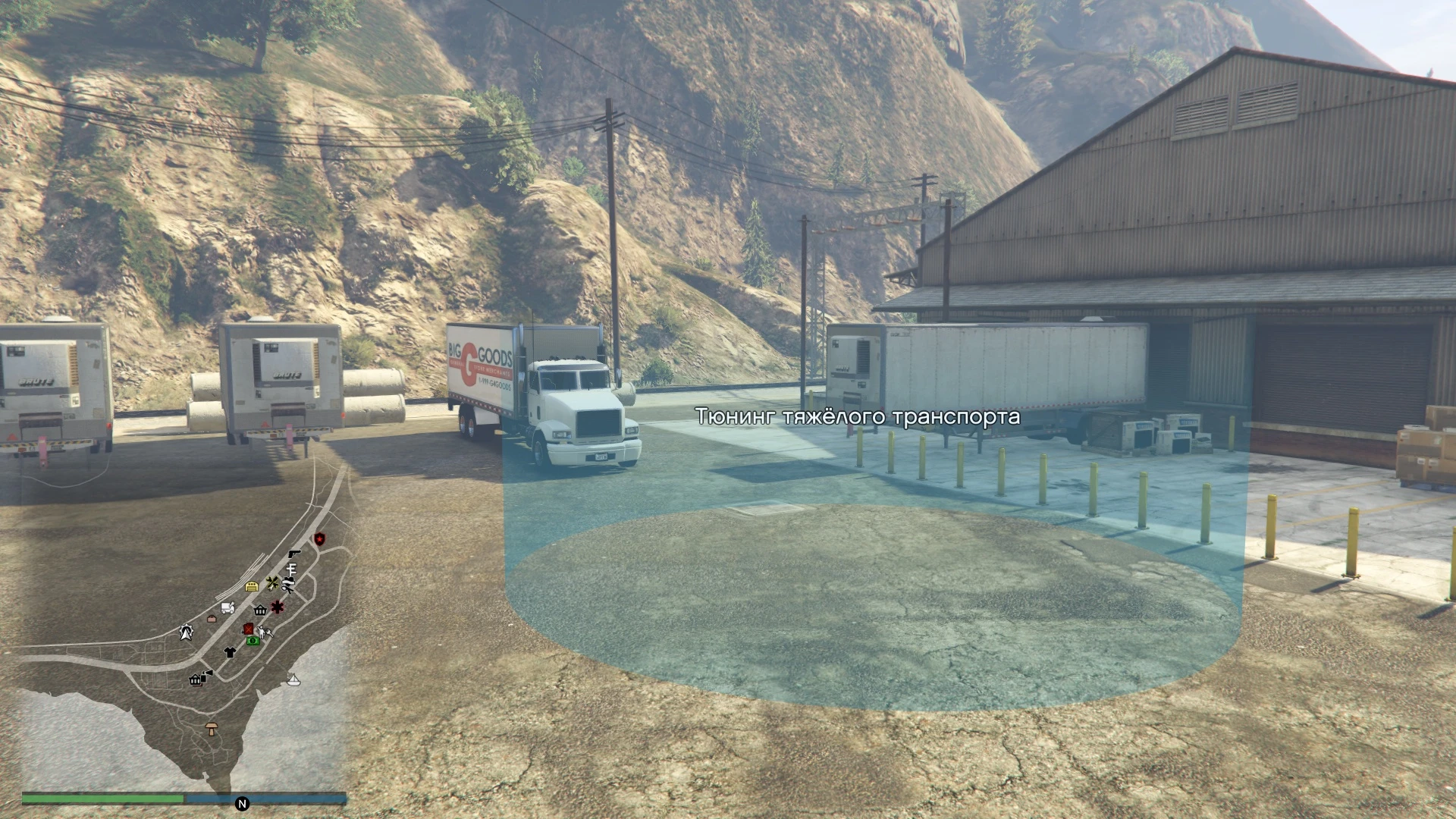Select the brown briefcase map marker
Image resolution: width=1456 pixels, height=819 pixels.
[x=212, y=619]
